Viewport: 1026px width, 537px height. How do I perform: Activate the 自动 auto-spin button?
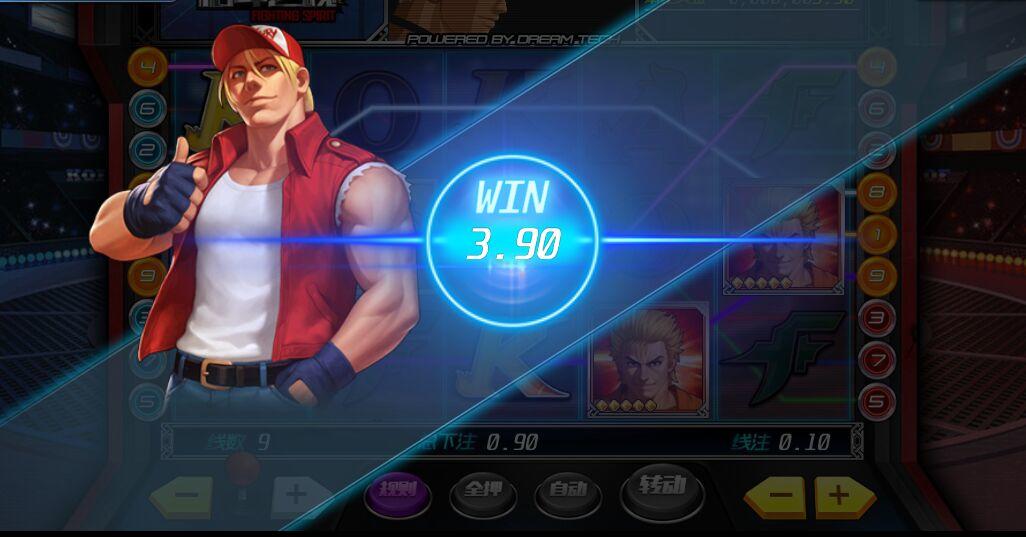[x=567, y=491]
